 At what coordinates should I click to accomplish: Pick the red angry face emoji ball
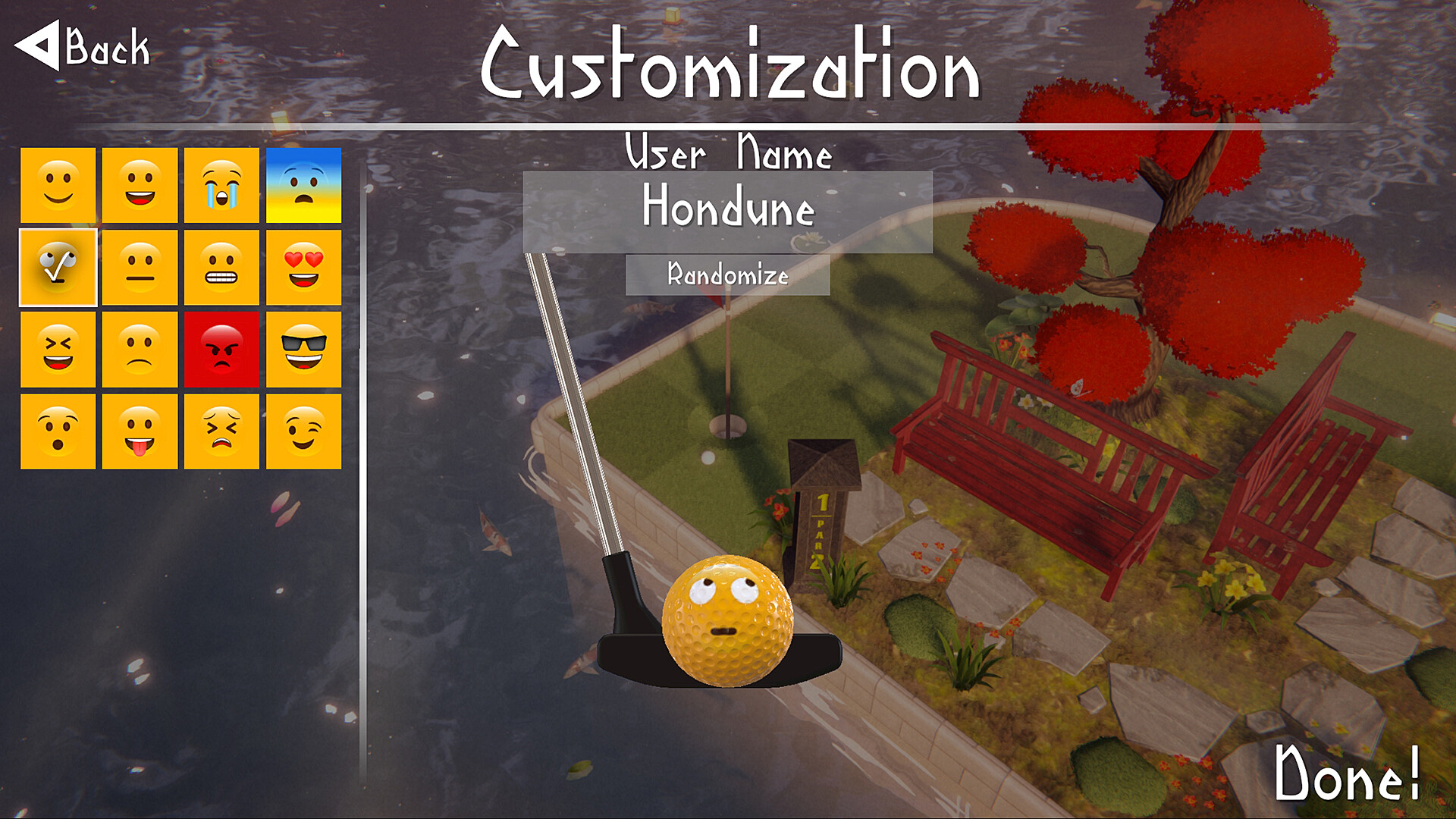221,350
